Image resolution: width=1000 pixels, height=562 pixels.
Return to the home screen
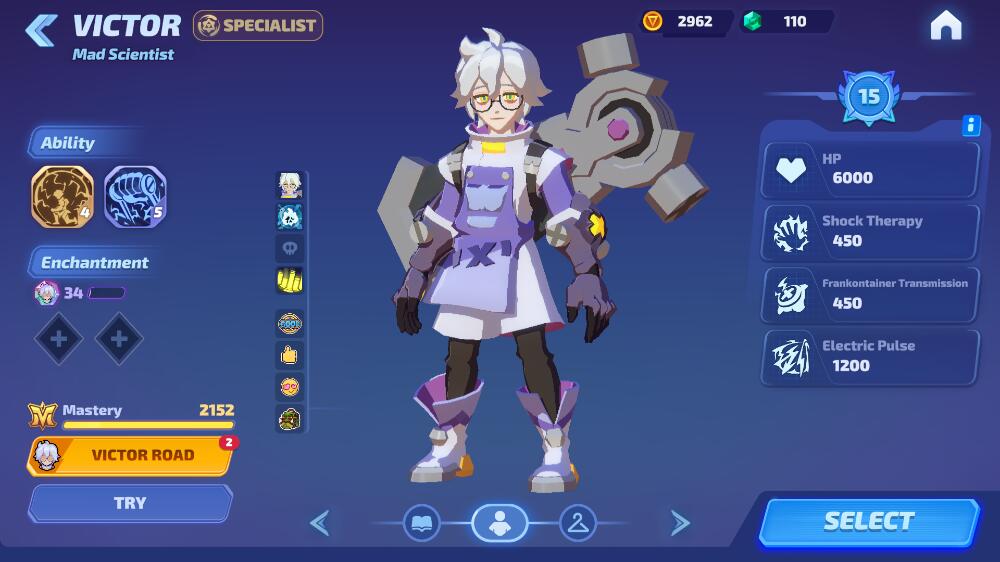945,26
